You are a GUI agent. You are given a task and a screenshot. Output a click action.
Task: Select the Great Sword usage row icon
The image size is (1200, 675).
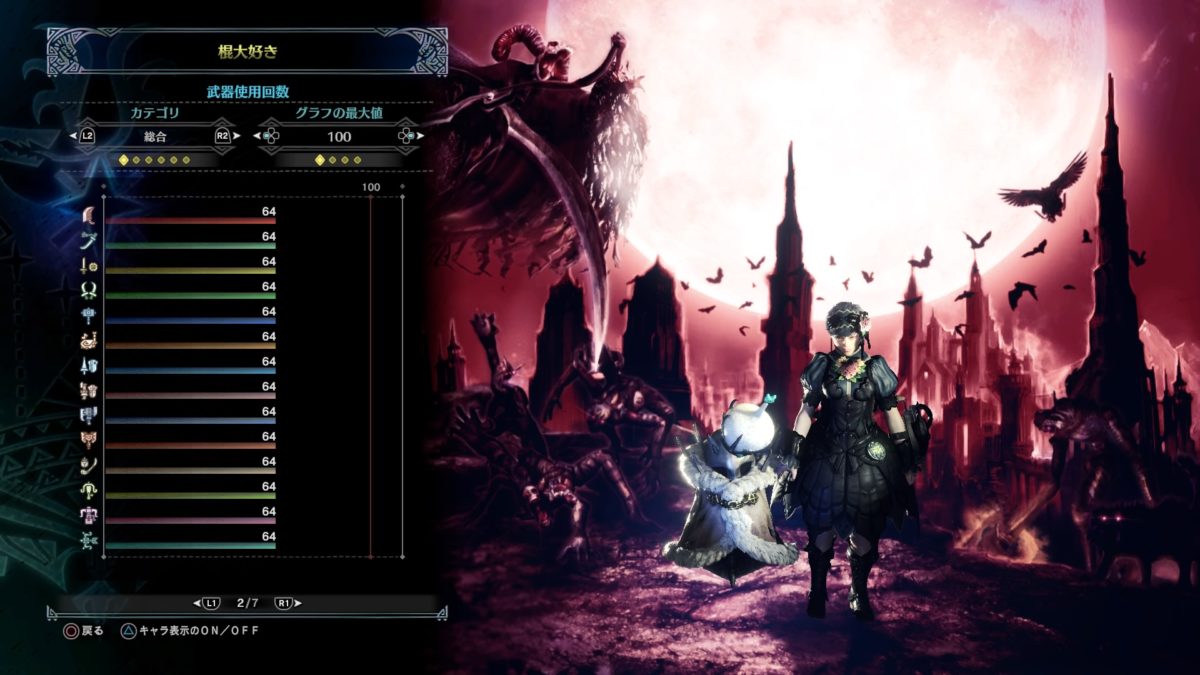tap(88, 215)
